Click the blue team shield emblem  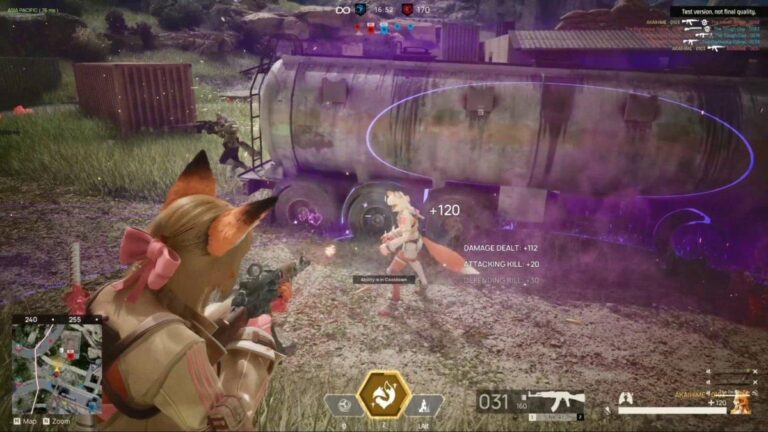[x=359, y=10]
